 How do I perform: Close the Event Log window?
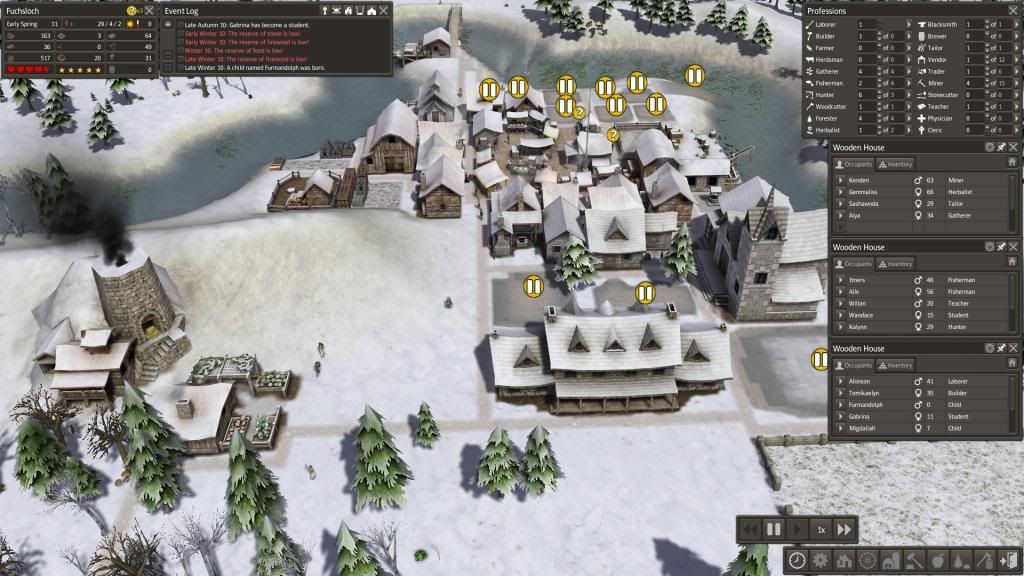(x=384, y=11)
